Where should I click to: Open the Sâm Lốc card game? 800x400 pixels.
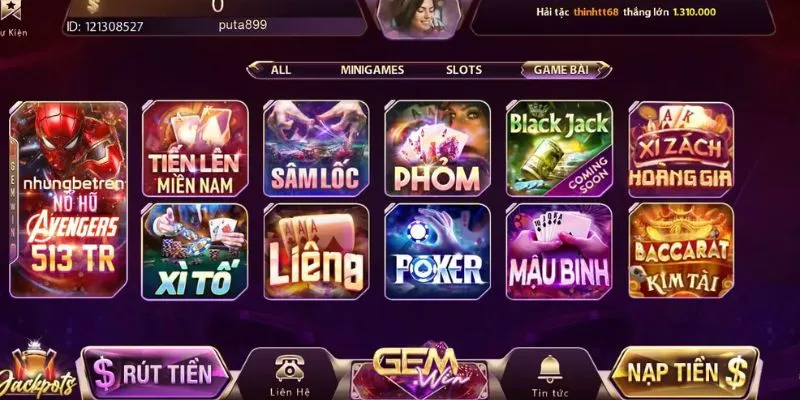316,149
